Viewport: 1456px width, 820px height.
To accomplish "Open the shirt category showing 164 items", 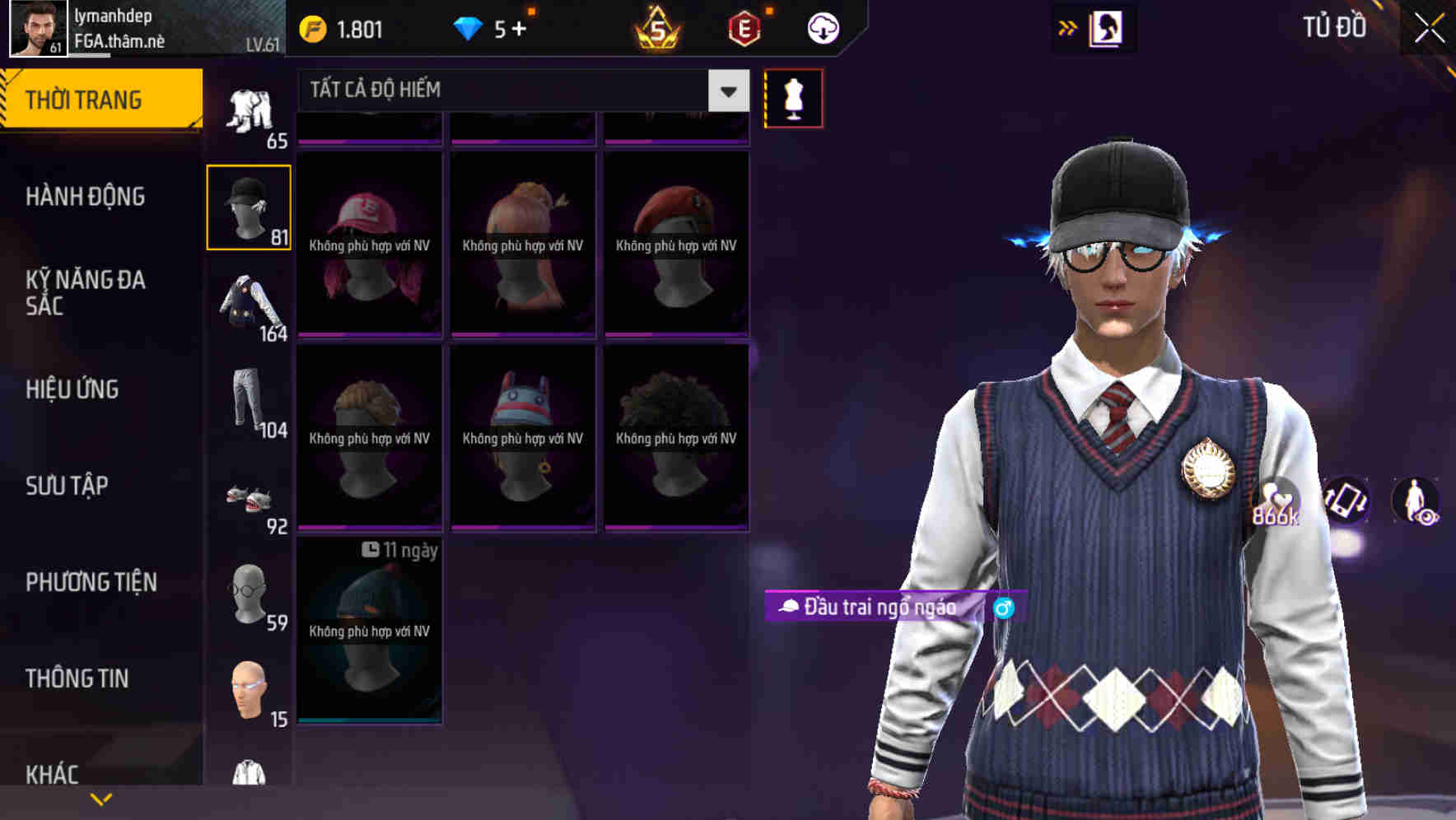I will click(250, 305).
